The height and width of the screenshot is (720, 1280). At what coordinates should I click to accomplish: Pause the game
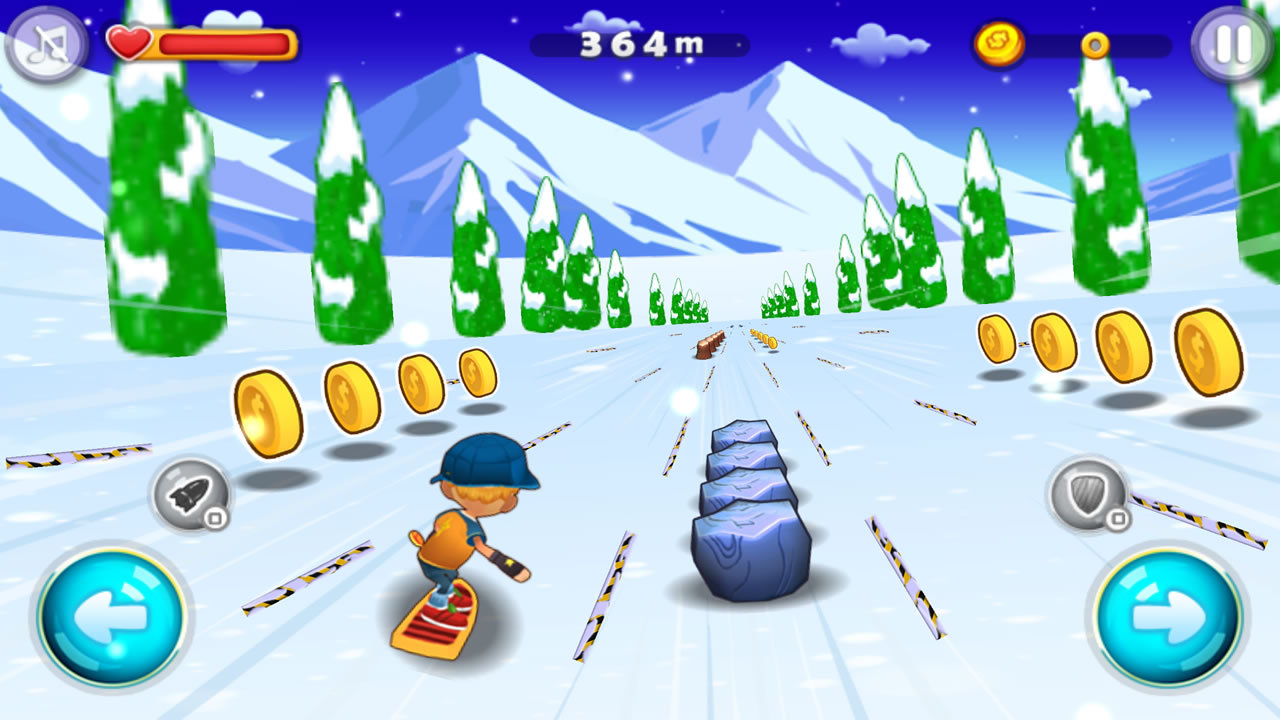tap(1232, 45)
